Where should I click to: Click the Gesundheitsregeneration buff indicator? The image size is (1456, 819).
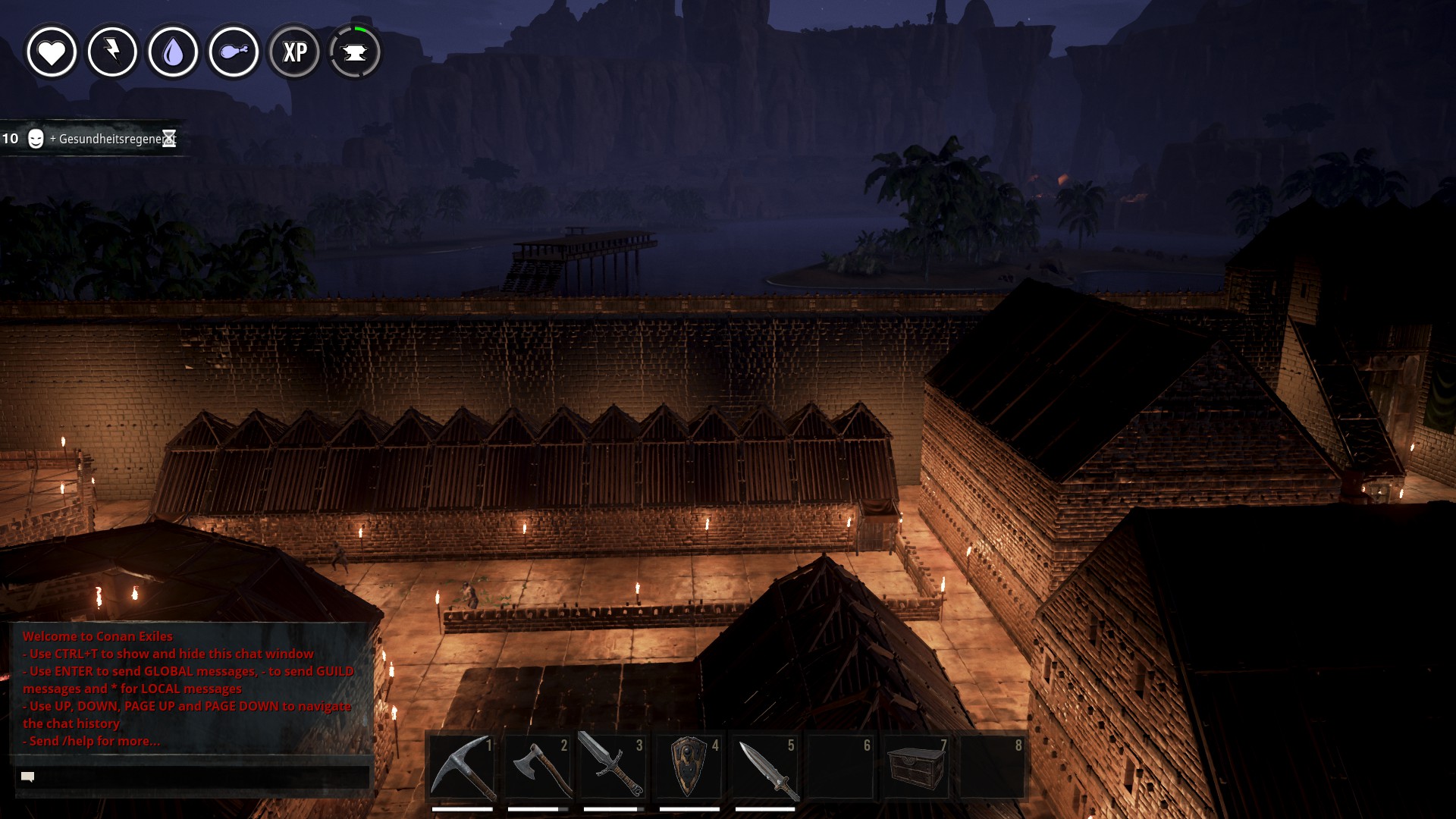pyautogui.click(x=91, y=139)
